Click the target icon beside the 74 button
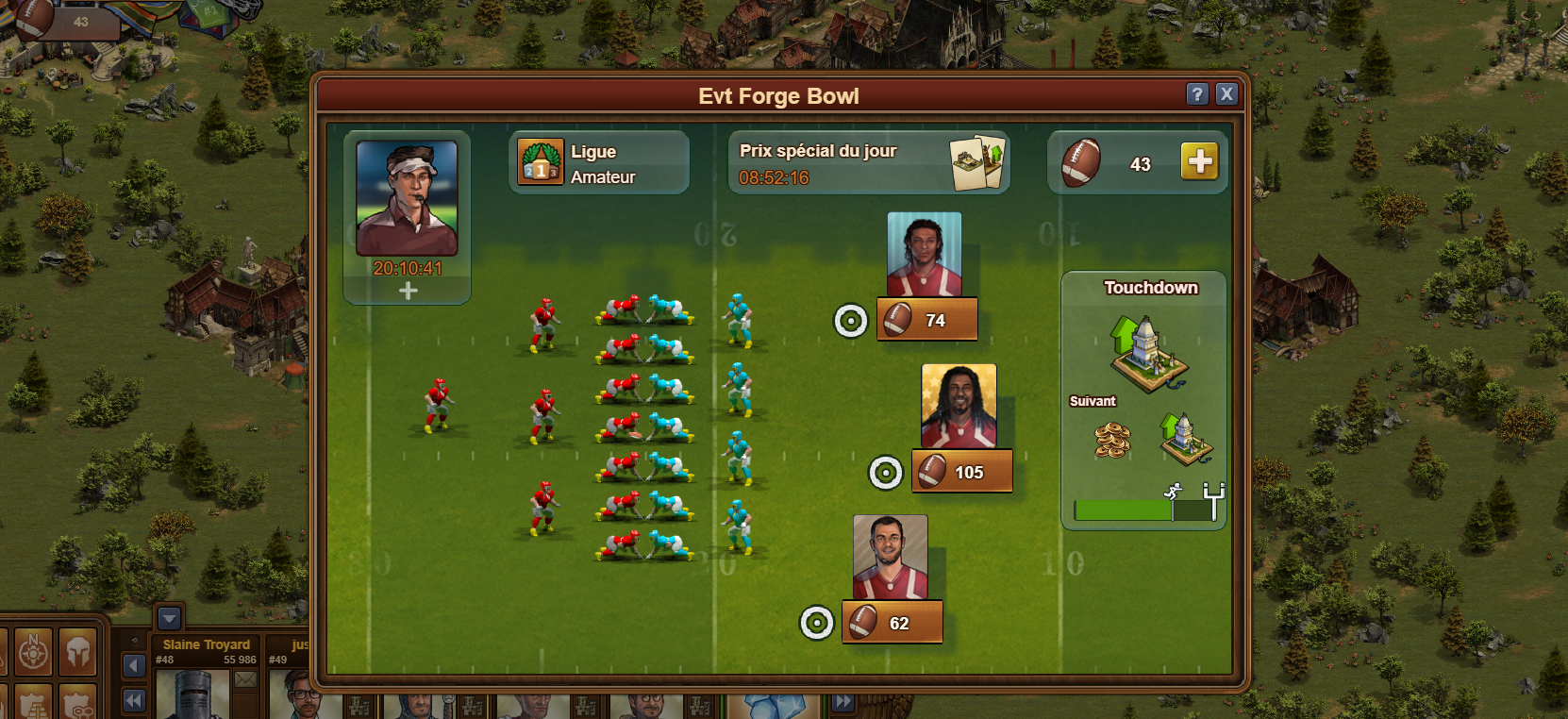 851,321
